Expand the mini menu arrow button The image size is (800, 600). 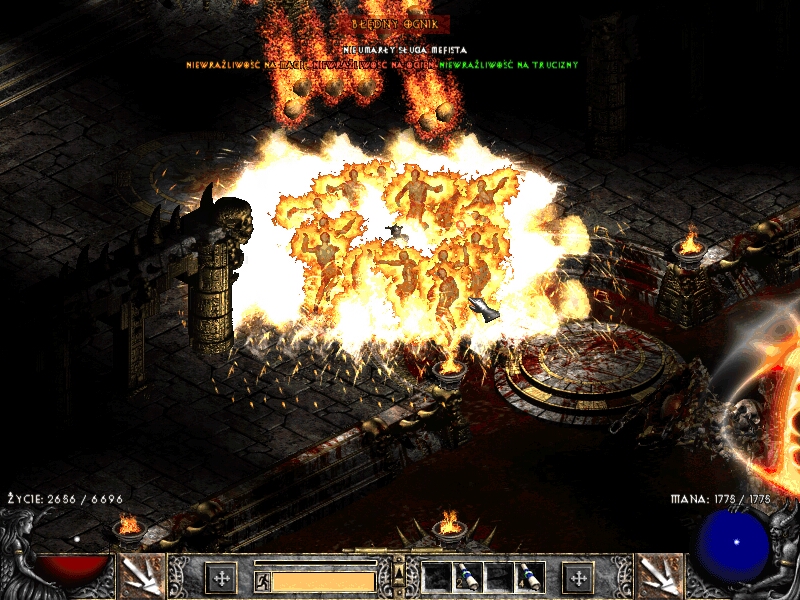coord(399,571)
